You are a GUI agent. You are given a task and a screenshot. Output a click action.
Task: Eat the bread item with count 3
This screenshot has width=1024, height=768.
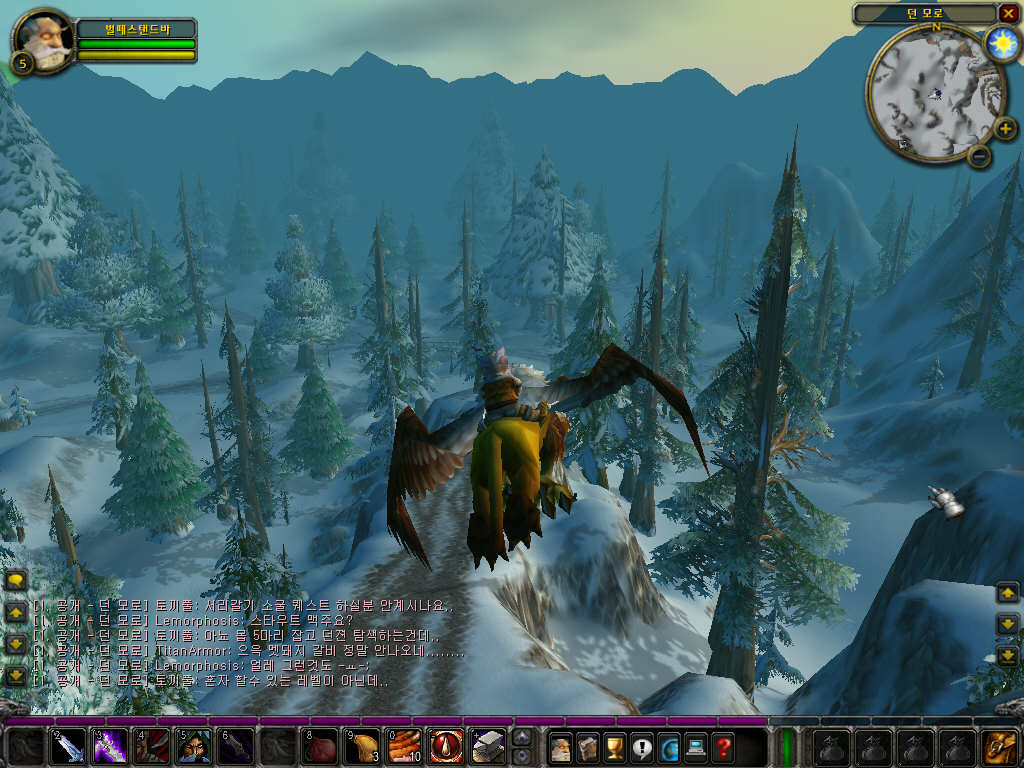[362, 747]
